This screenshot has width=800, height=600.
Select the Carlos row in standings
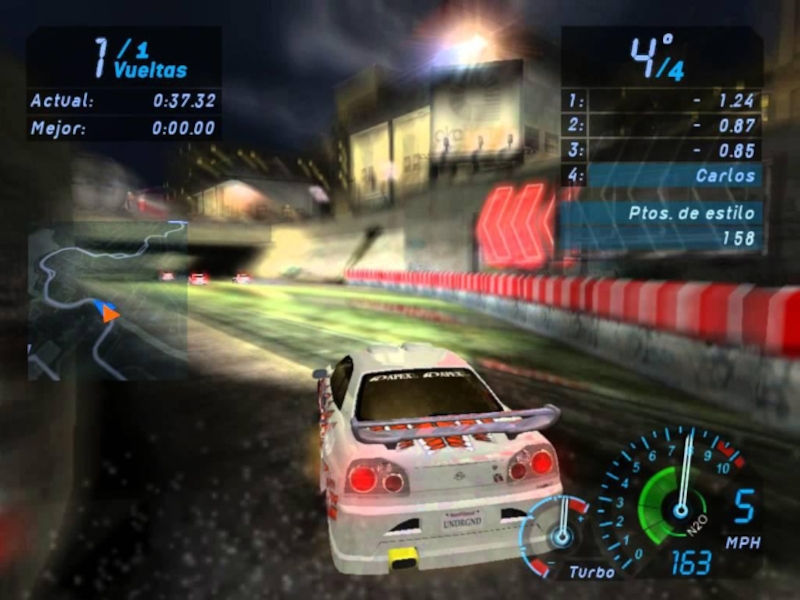(x=662, y=175)
